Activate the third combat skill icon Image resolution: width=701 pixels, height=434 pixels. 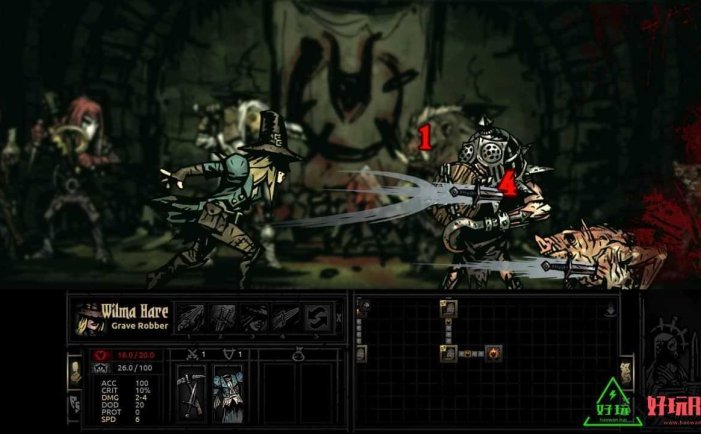pos(254,318)
